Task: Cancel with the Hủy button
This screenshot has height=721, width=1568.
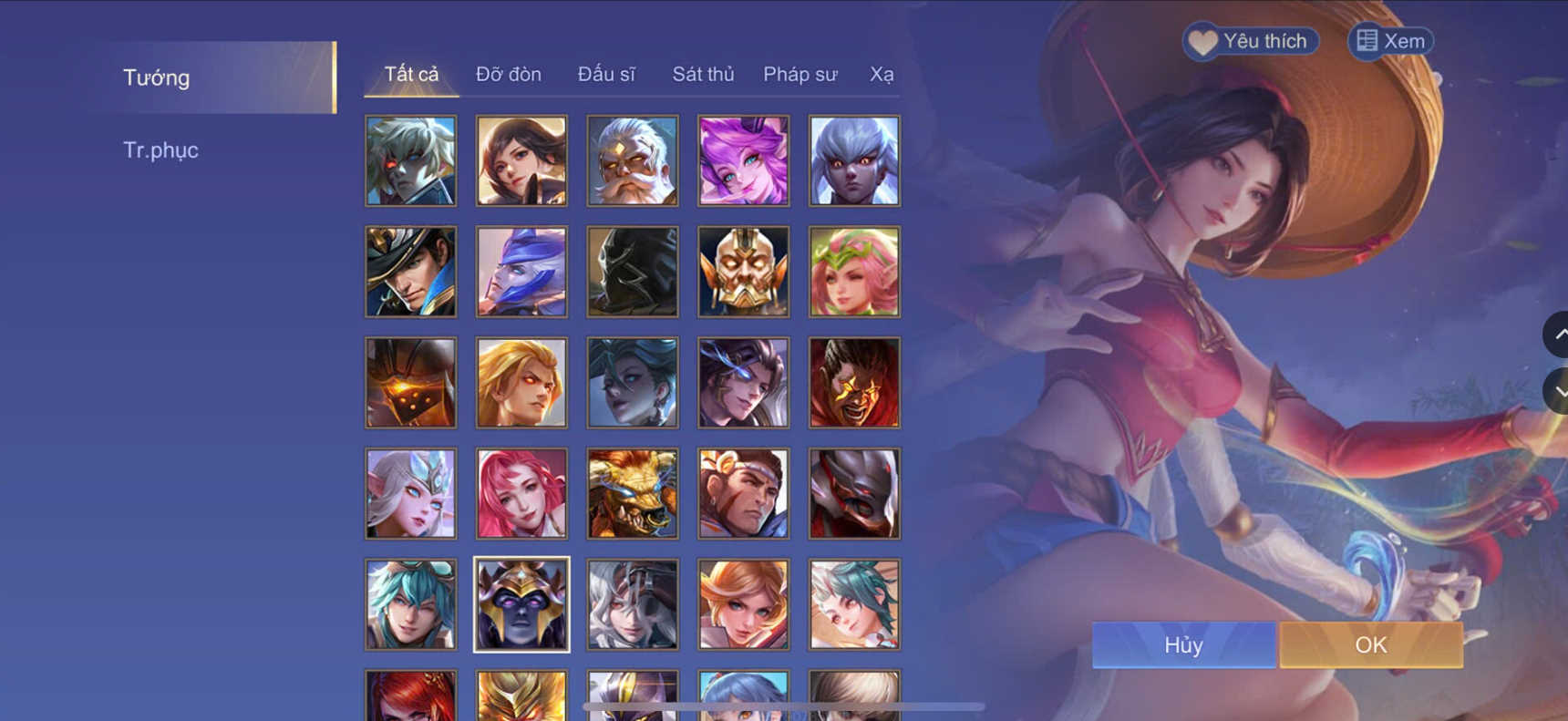Action: pyautogui.click(x=1182, y=644)
